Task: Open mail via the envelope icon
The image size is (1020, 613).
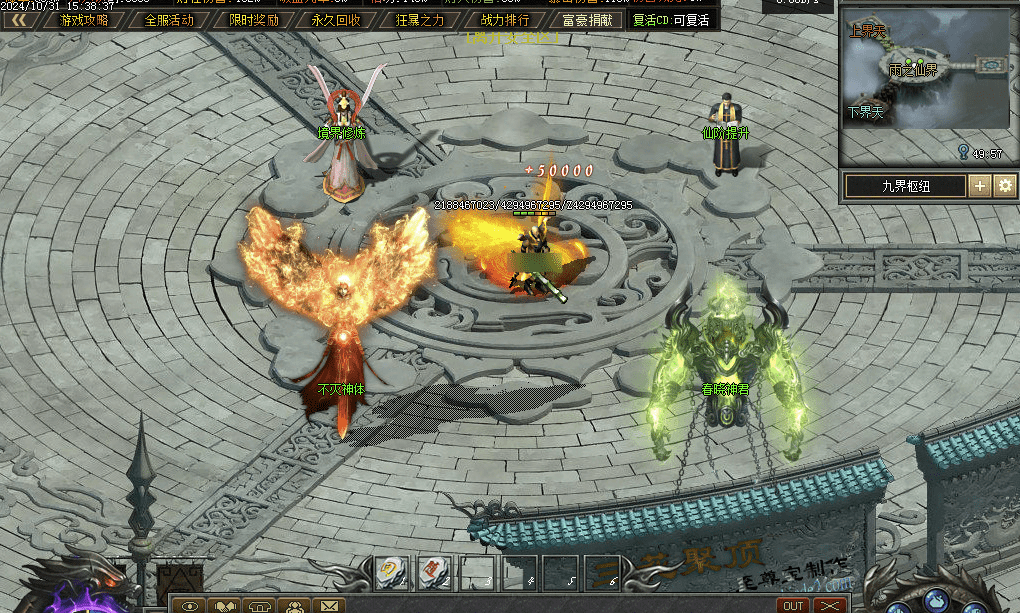Action: coord(328,606)
